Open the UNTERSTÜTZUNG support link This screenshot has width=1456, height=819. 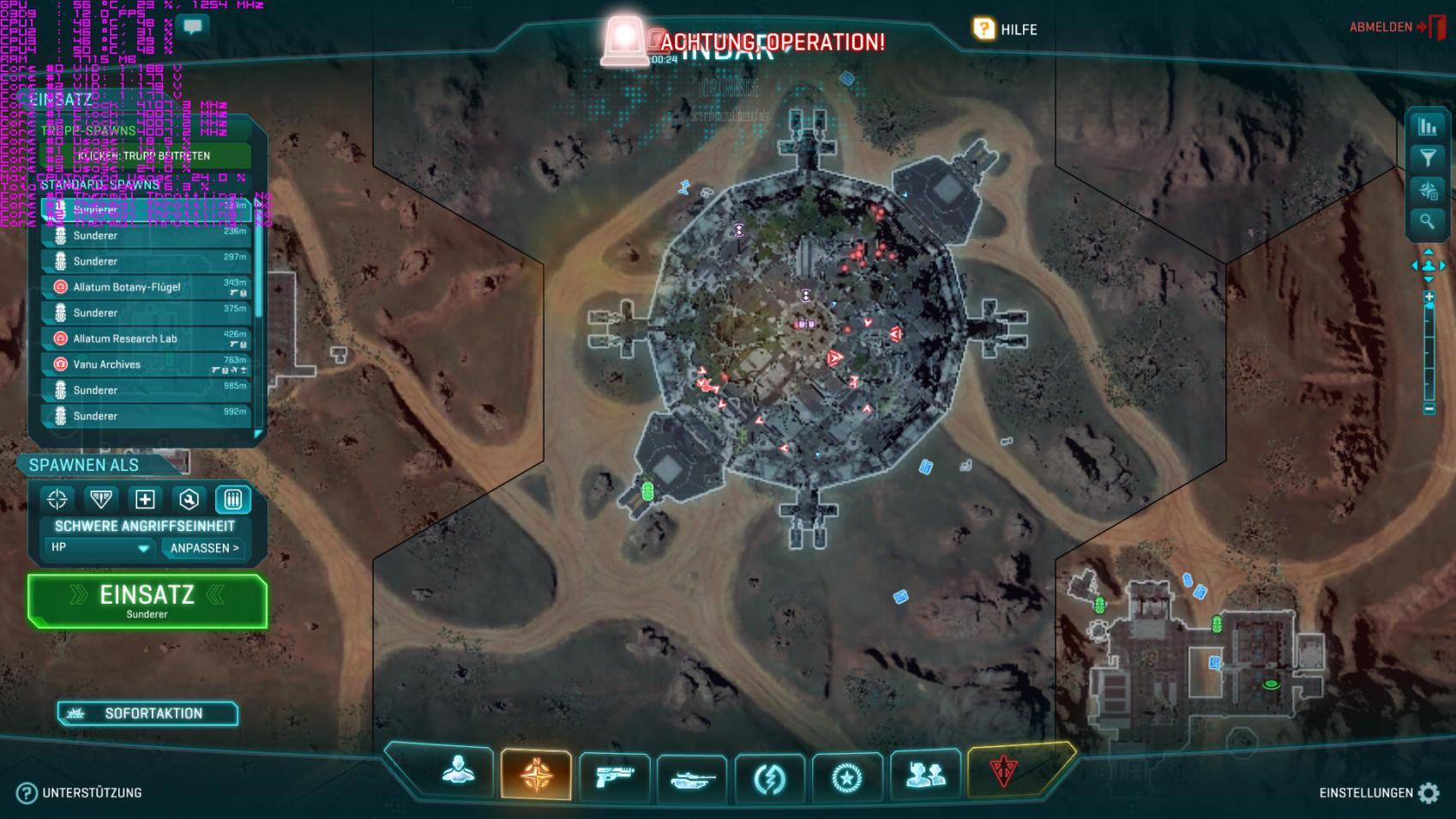[x=80, y=793]
